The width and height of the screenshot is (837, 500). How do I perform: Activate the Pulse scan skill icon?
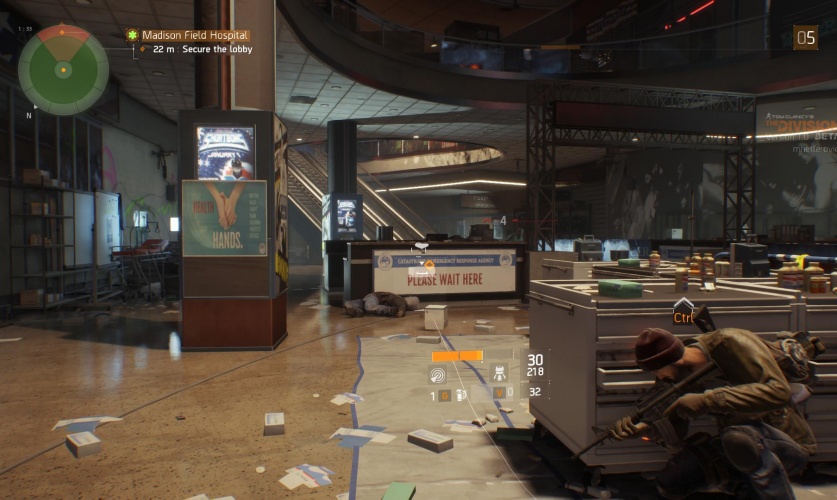coord(438,375)
